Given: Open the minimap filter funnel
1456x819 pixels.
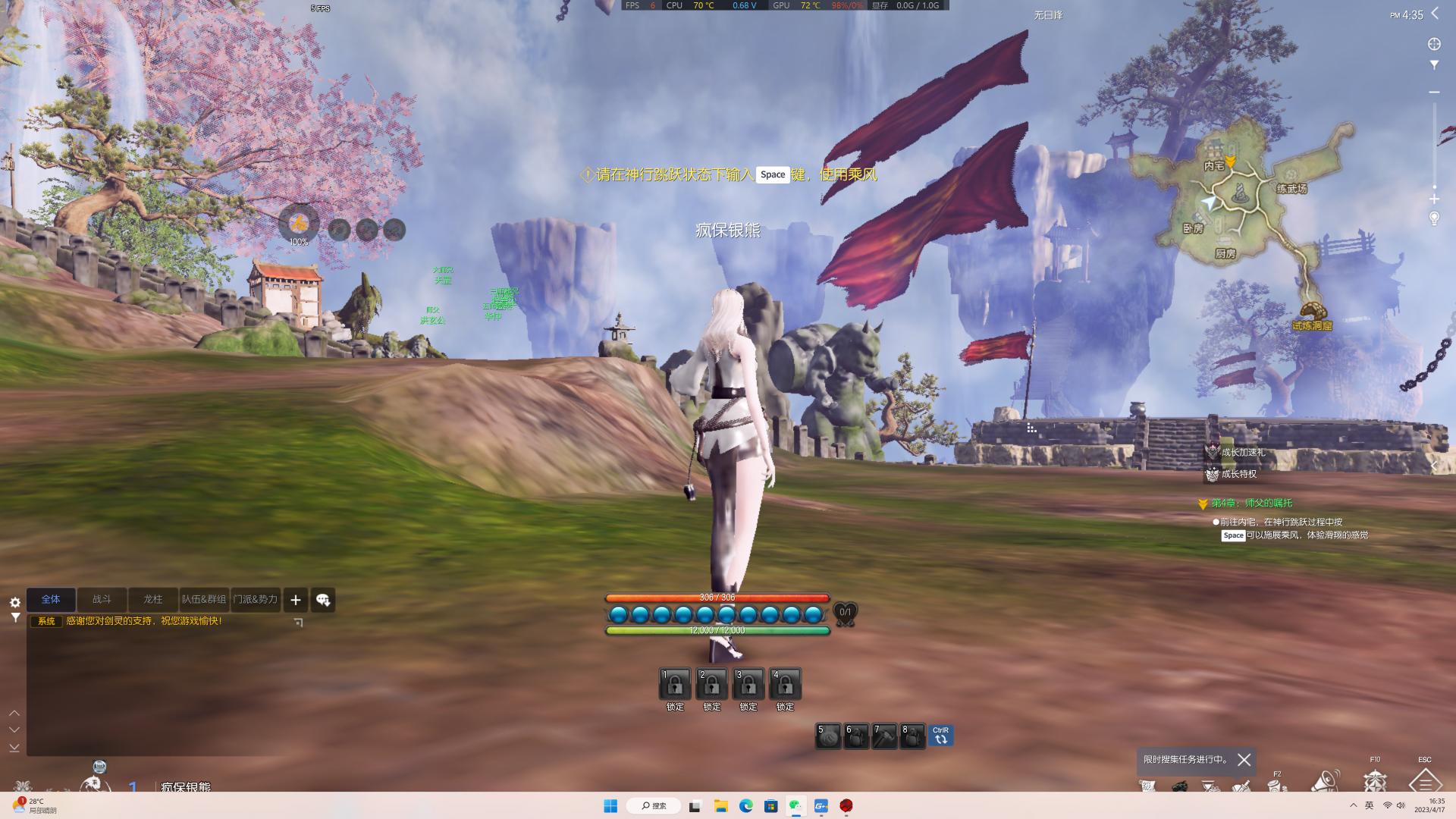Looking at the screenshot, I should pos(1434,65).
